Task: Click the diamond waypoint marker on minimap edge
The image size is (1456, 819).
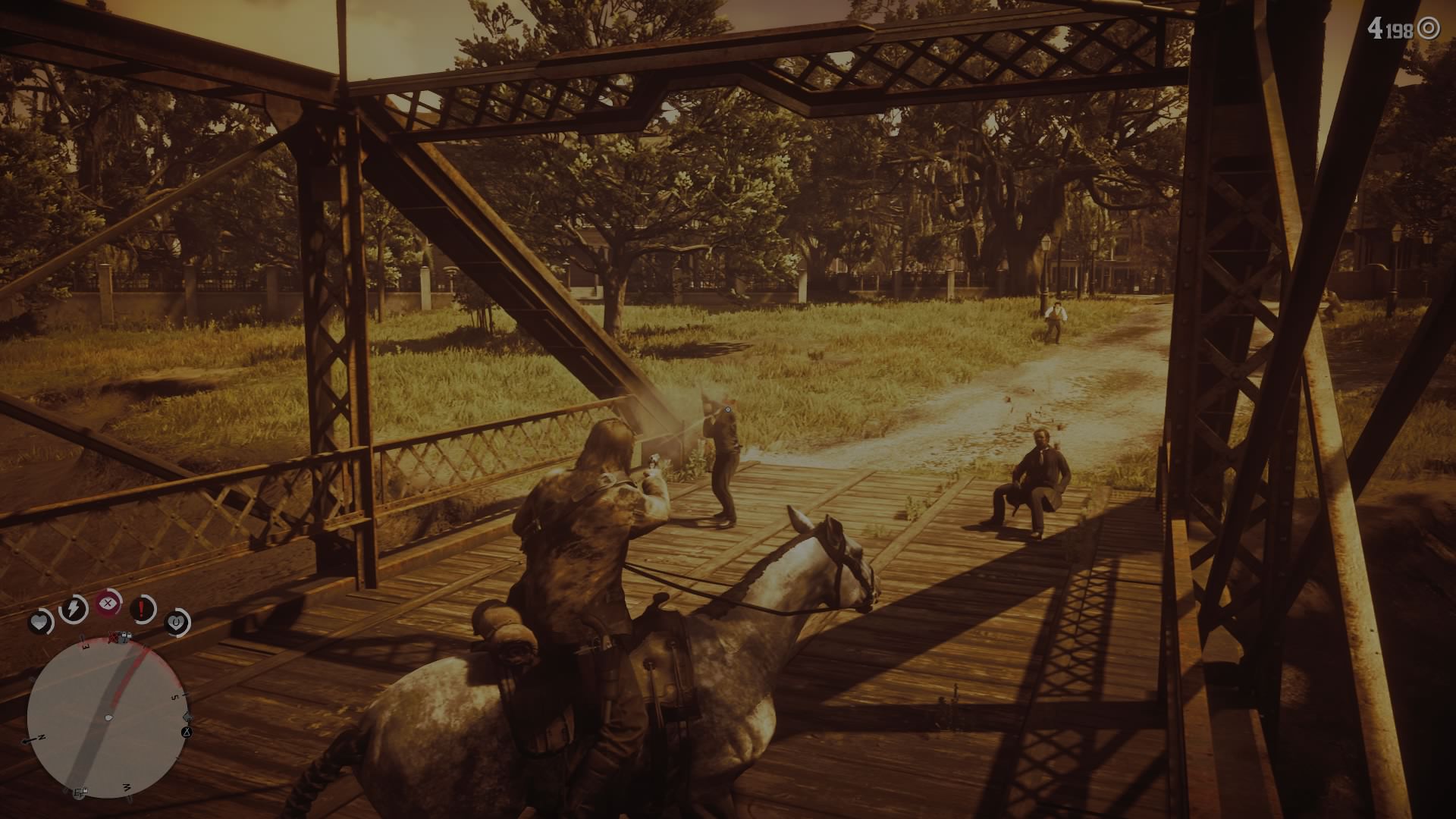Action: point(187,716)
